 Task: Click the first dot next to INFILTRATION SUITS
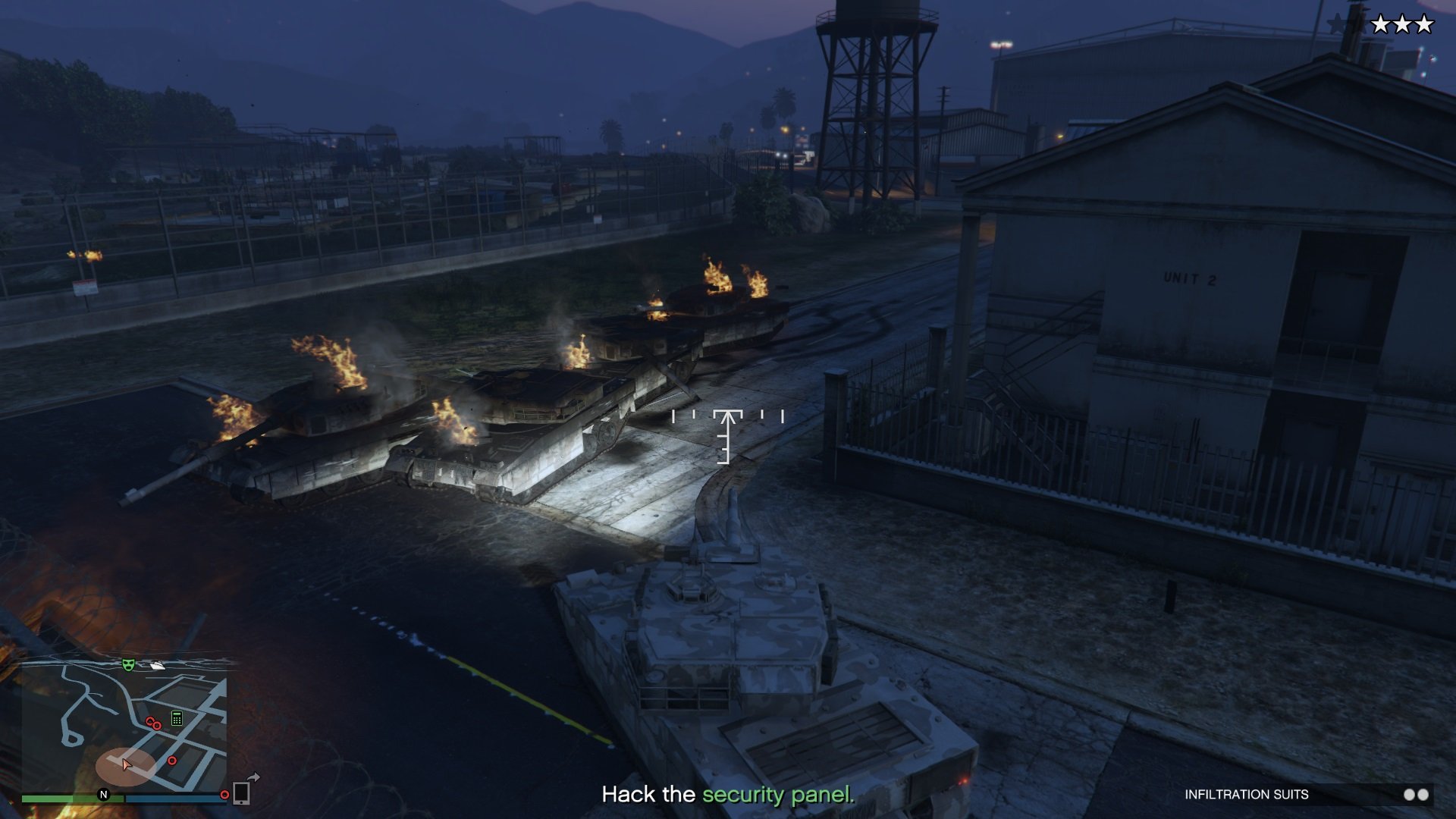click(x=1410, y=795)
